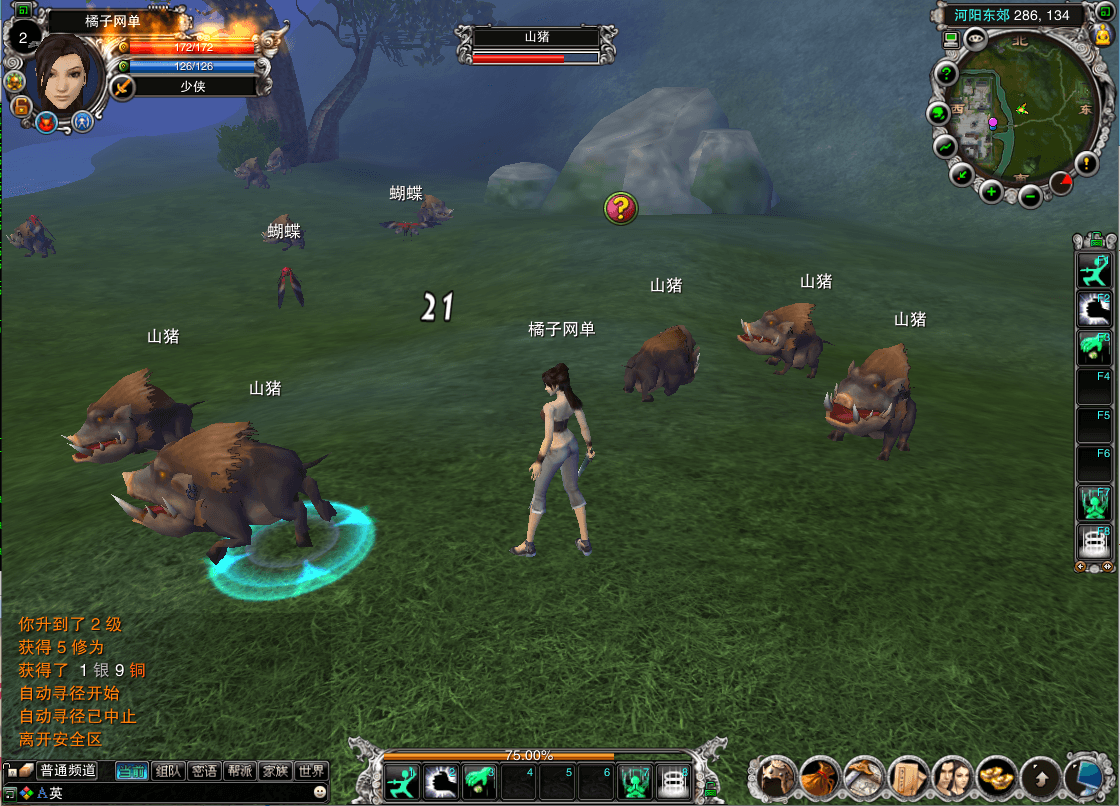Screen dimensions: 1120x806
Task: Zoom in the minimap with the plus button
Action: pyautogui.click(x=991, y=191)
